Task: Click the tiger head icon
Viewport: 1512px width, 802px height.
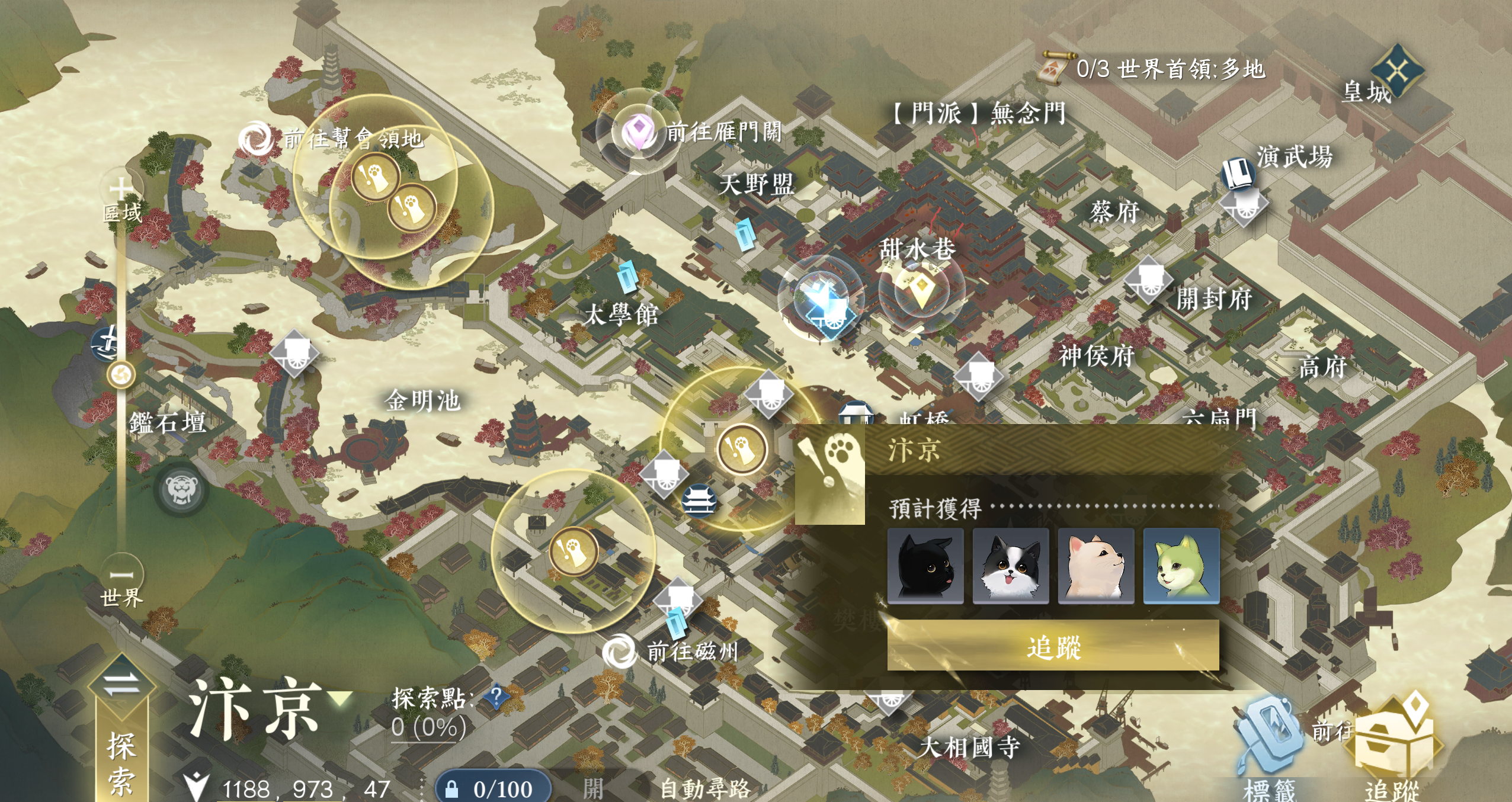Action: coord(181,490)
